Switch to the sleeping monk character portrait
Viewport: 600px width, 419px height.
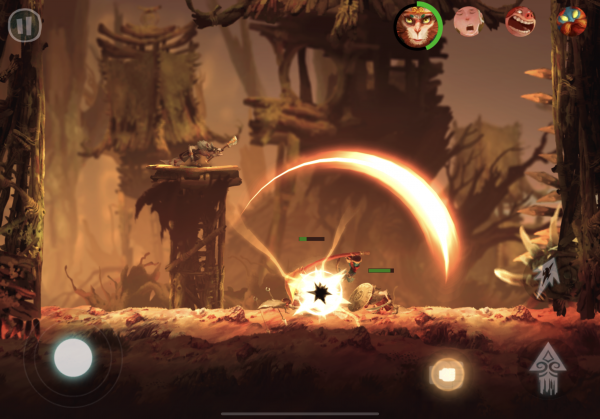468,21
